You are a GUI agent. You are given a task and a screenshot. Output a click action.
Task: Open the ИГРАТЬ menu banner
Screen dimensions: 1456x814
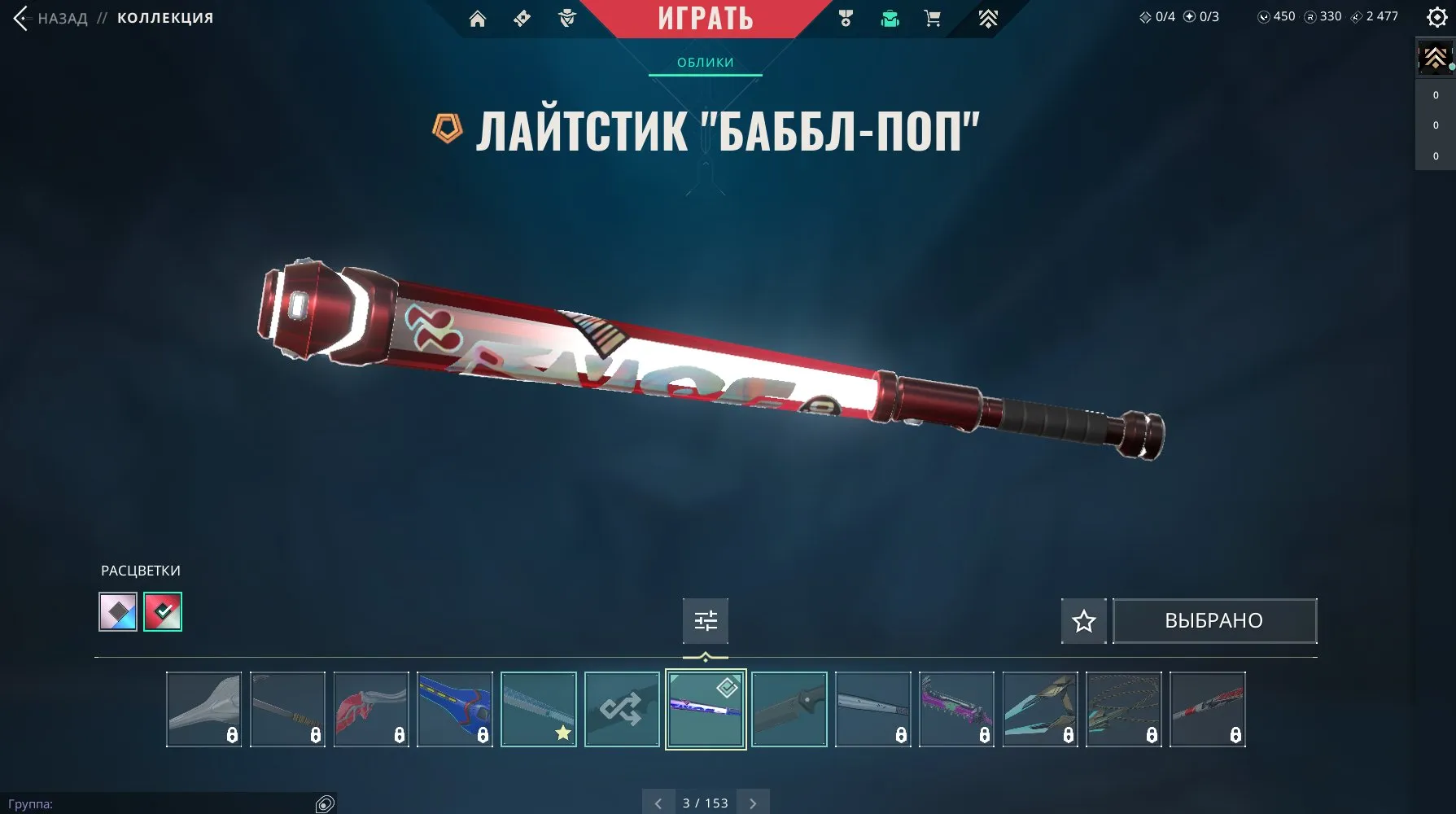click(x=706, y=18)
